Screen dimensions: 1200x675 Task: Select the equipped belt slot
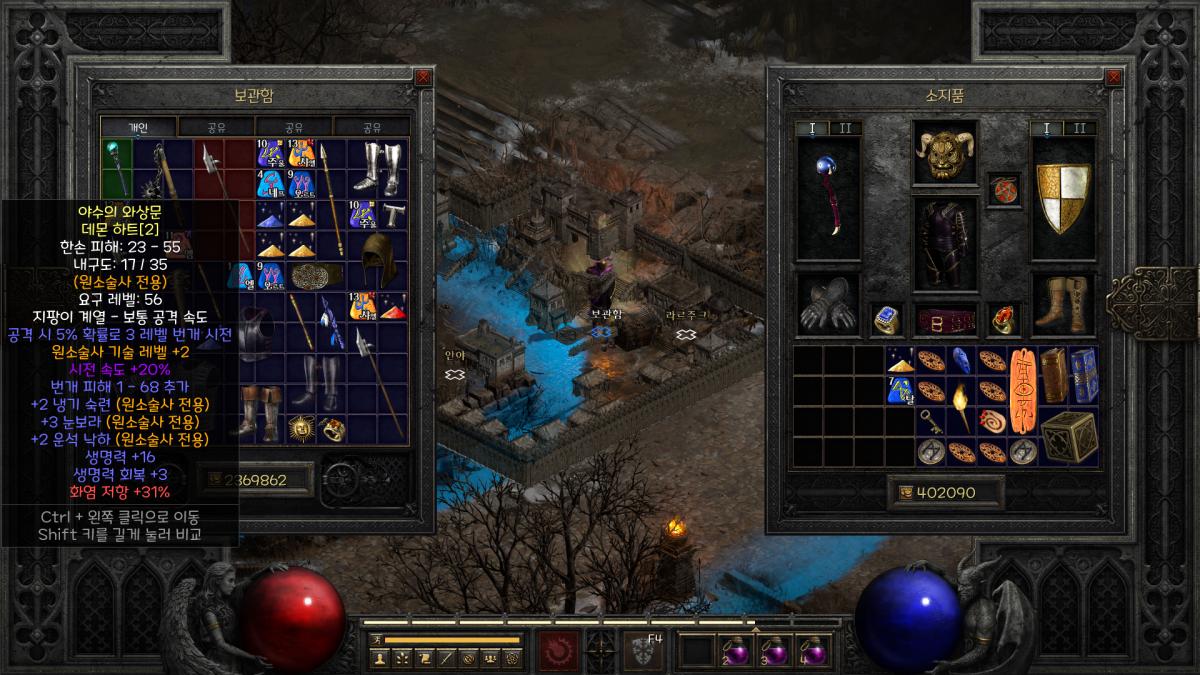(945, 320)
